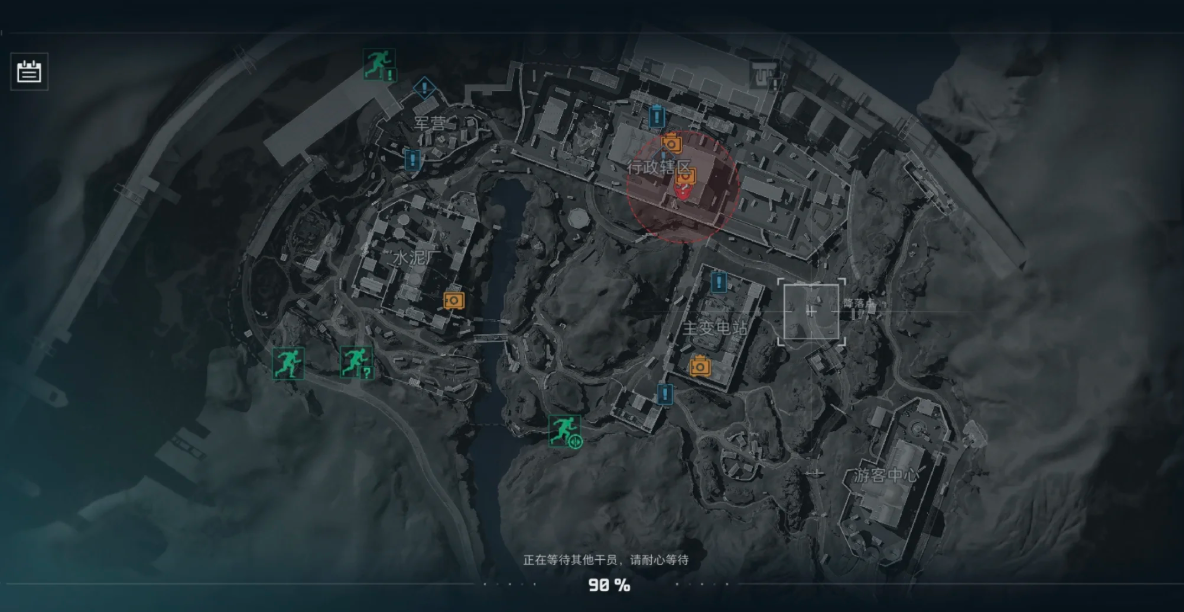Click the 水泥厂 location label
This screenshot has width=1184, height=612.
coord(414,258)
